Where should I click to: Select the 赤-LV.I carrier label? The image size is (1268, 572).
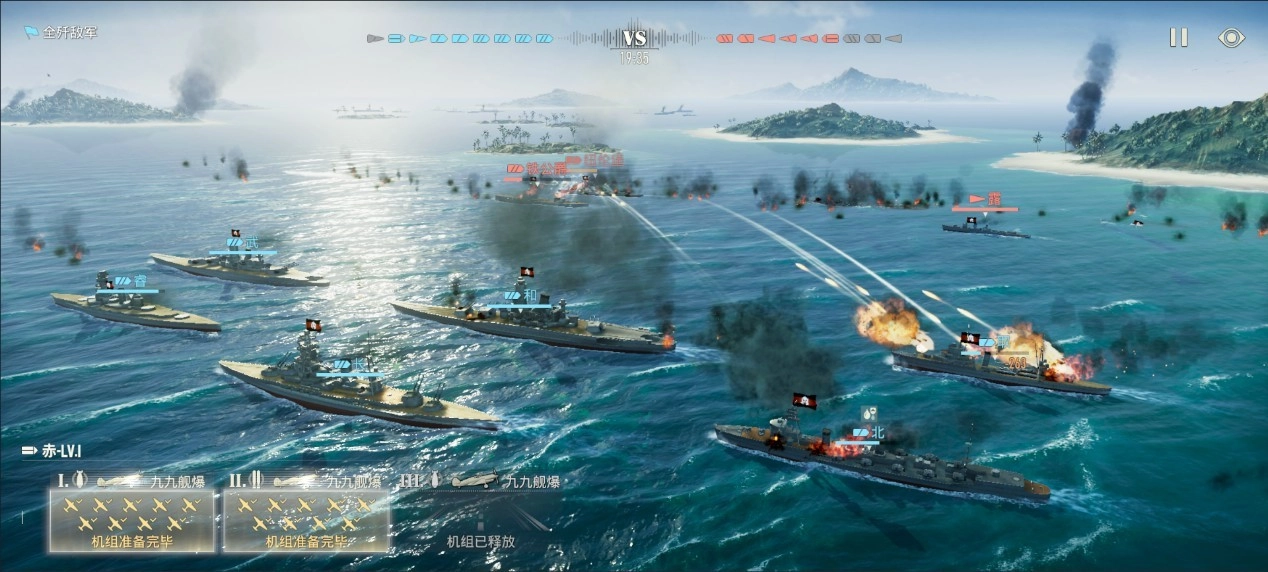(56, 452)
